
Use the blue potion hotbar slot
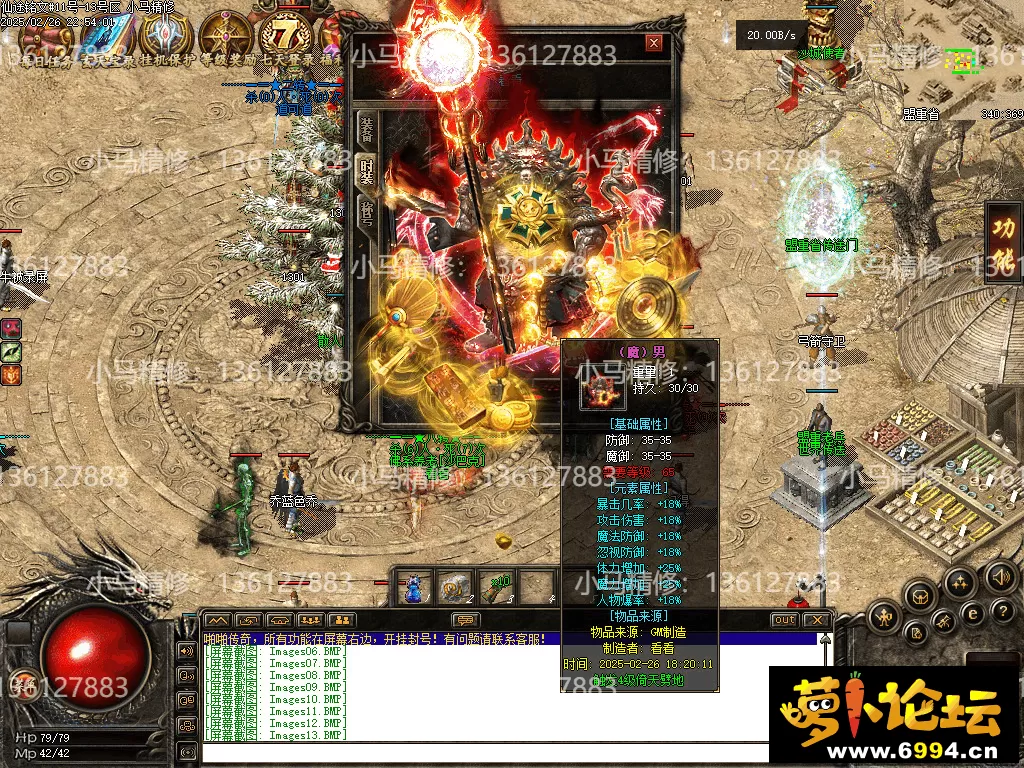pos(415,586)
